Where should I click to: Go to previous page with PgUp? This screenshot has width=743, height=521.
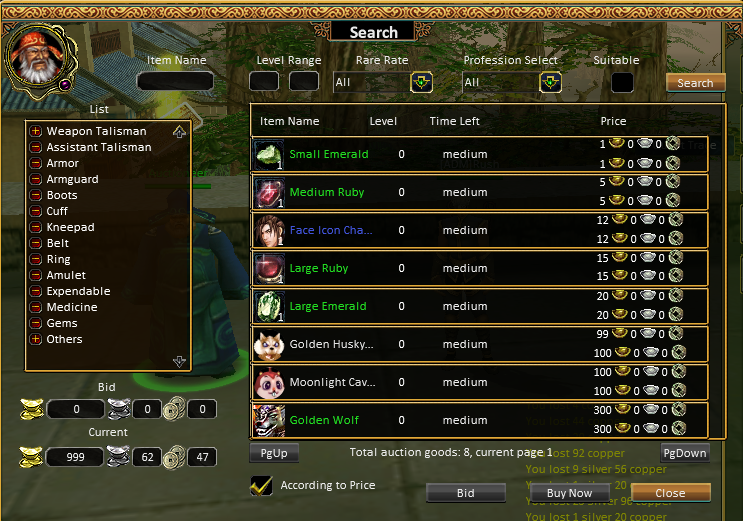click(273, 453)
